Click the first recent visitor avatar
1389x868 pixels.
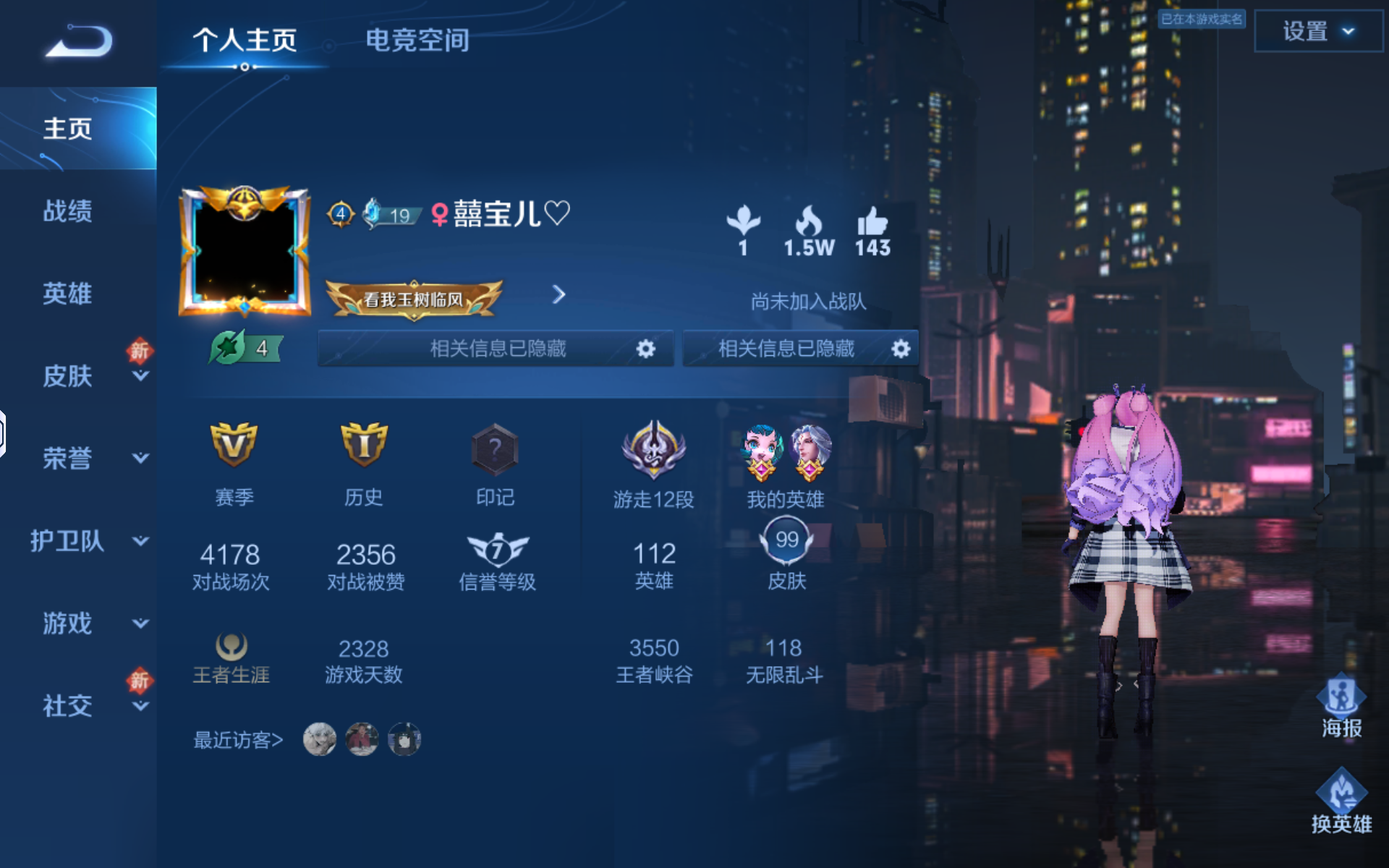tap(320, 739)
